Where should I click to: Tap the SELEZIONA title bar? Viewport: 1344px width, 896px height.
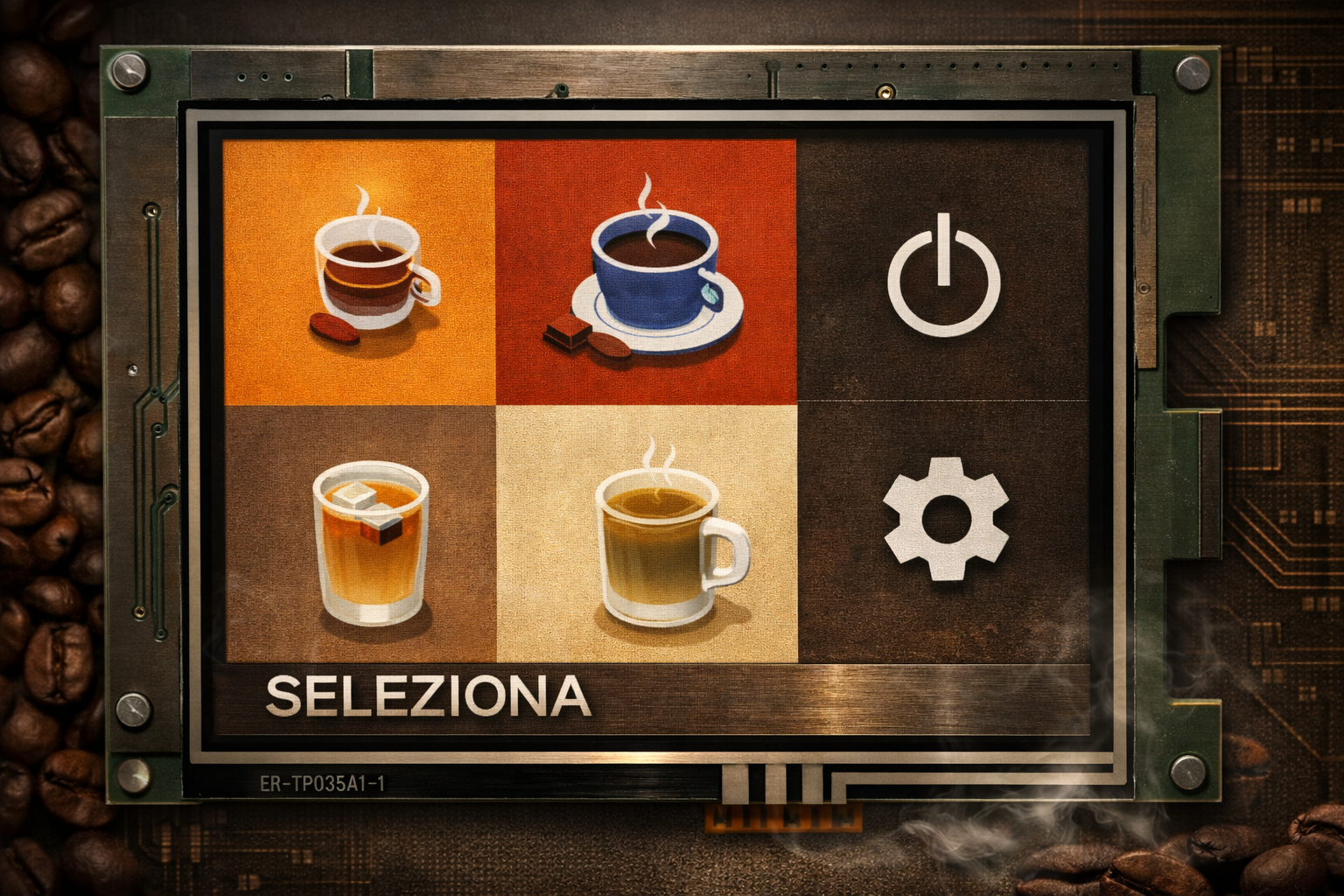coord(426,696)
